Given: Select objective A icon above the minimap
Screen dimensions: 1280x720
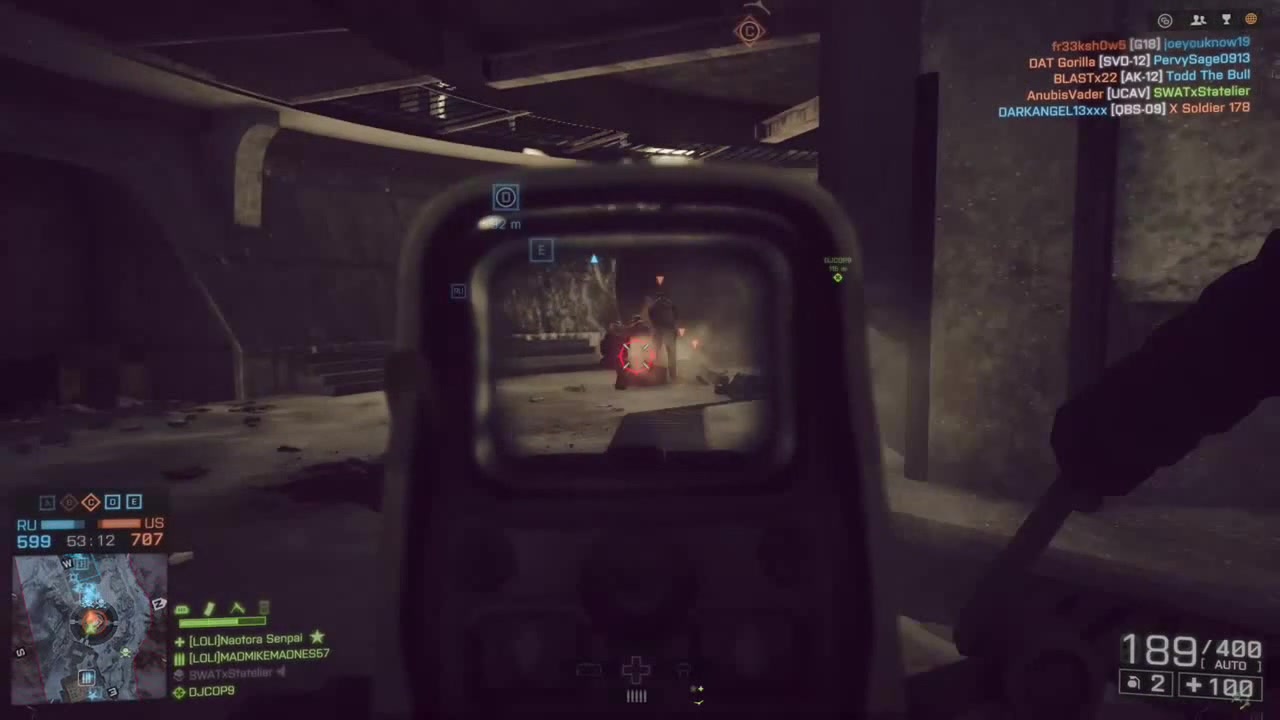Looking at the screenshot, I should click(47, 502).
